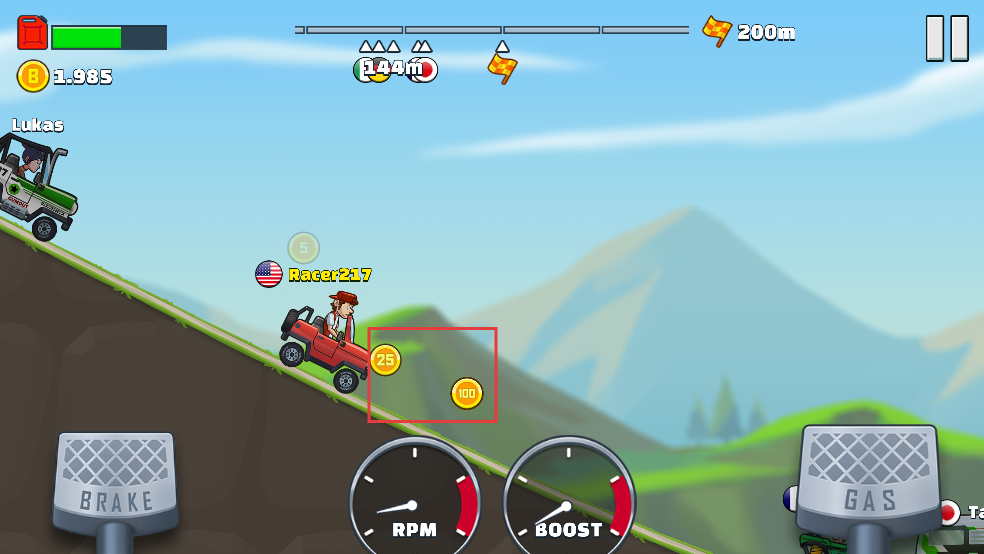Hit the BRAKE pedal
984x554 pixels.
coord(116,483)
